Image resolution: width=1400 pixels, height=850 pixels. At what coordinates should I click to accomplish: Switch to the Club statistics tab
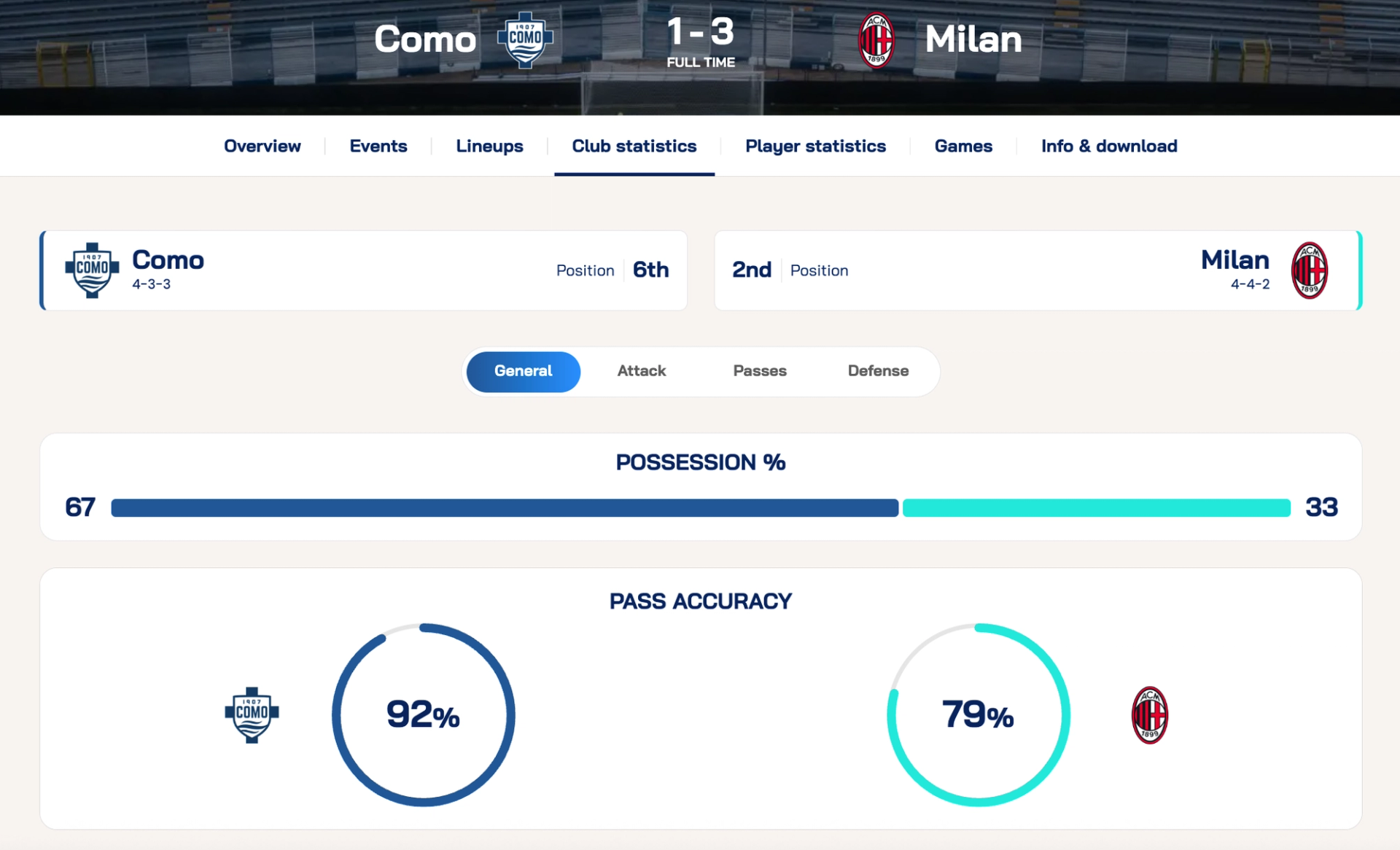tap(634, 146)
